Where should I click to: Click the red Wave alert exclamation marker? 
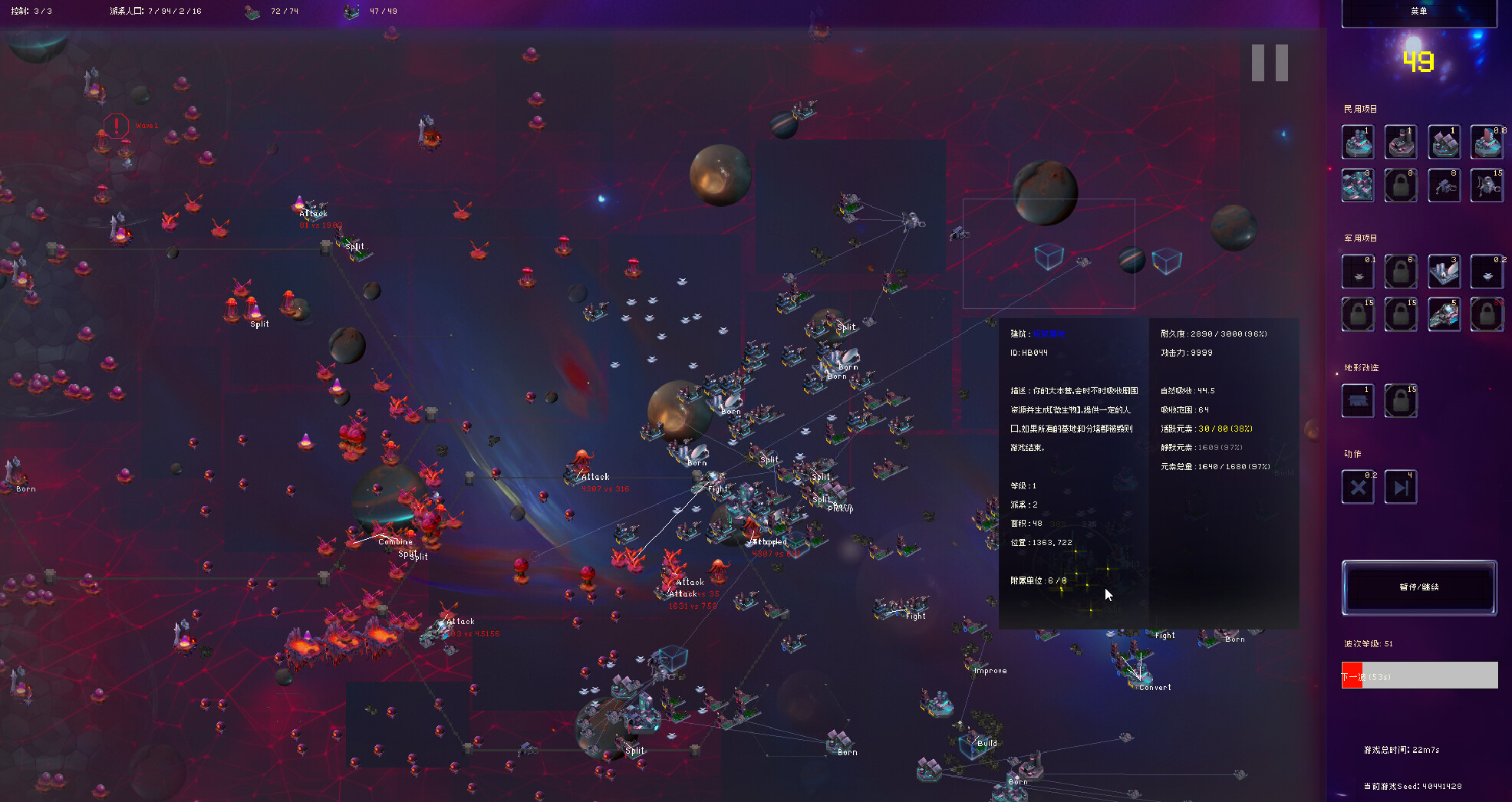[x=116, y=127]
